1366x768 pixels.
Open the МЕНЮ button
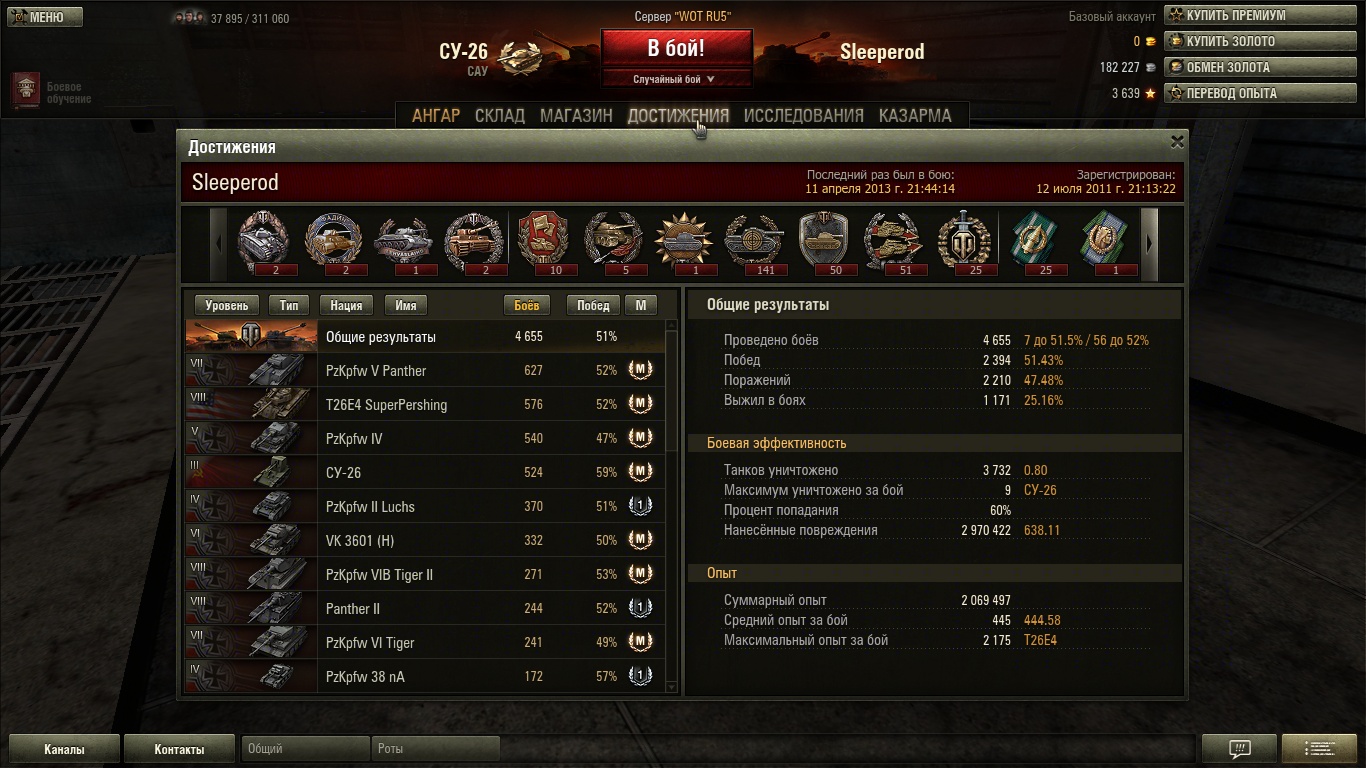[45, 17]
